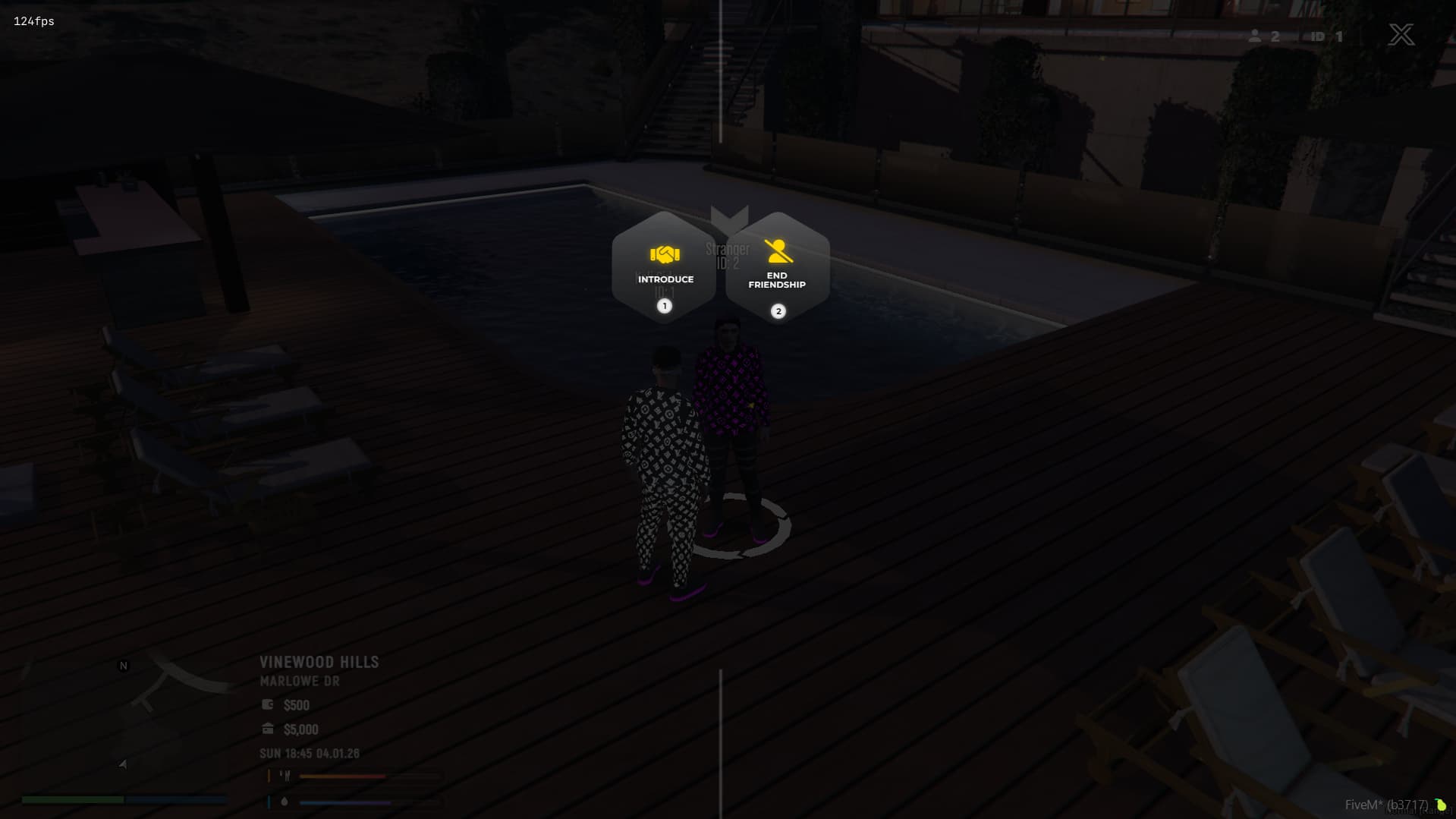This screenshot has height=819, width=1456.
Task: Click the orange hunger progress bar
Action: 341,775
